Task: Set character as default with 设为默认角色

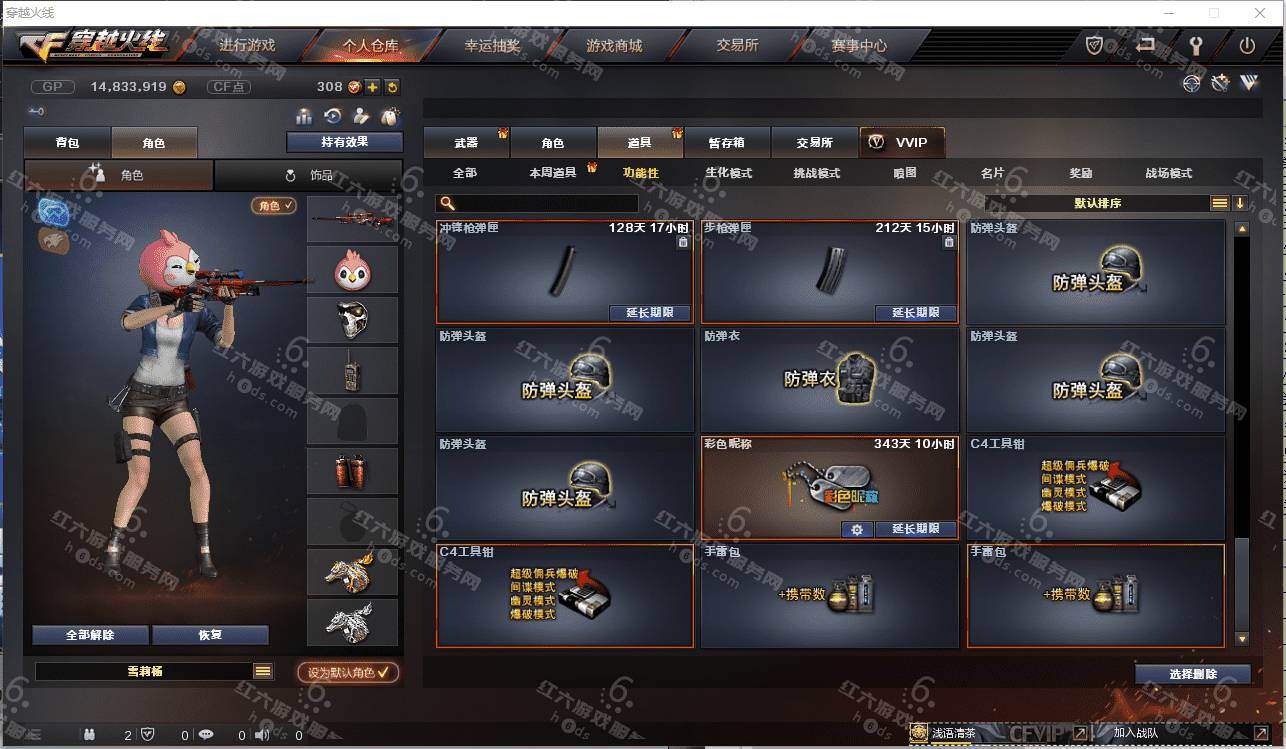Action: click(x=348, y=673)
